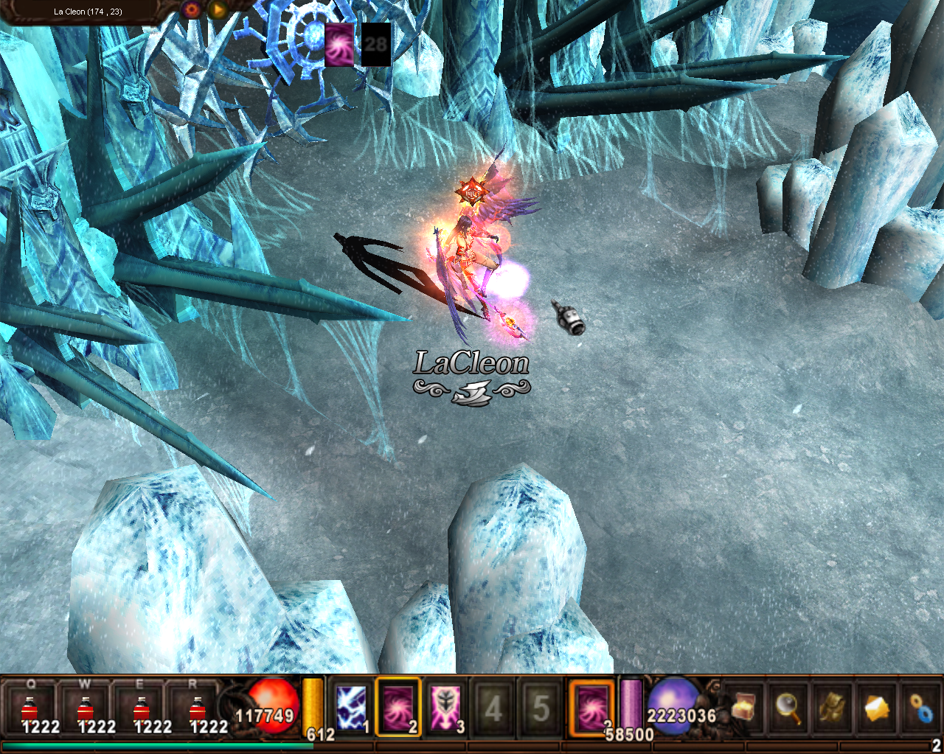946x755 pixels.
Task: Click the empty skill slot 4
Action: (493, 707)
